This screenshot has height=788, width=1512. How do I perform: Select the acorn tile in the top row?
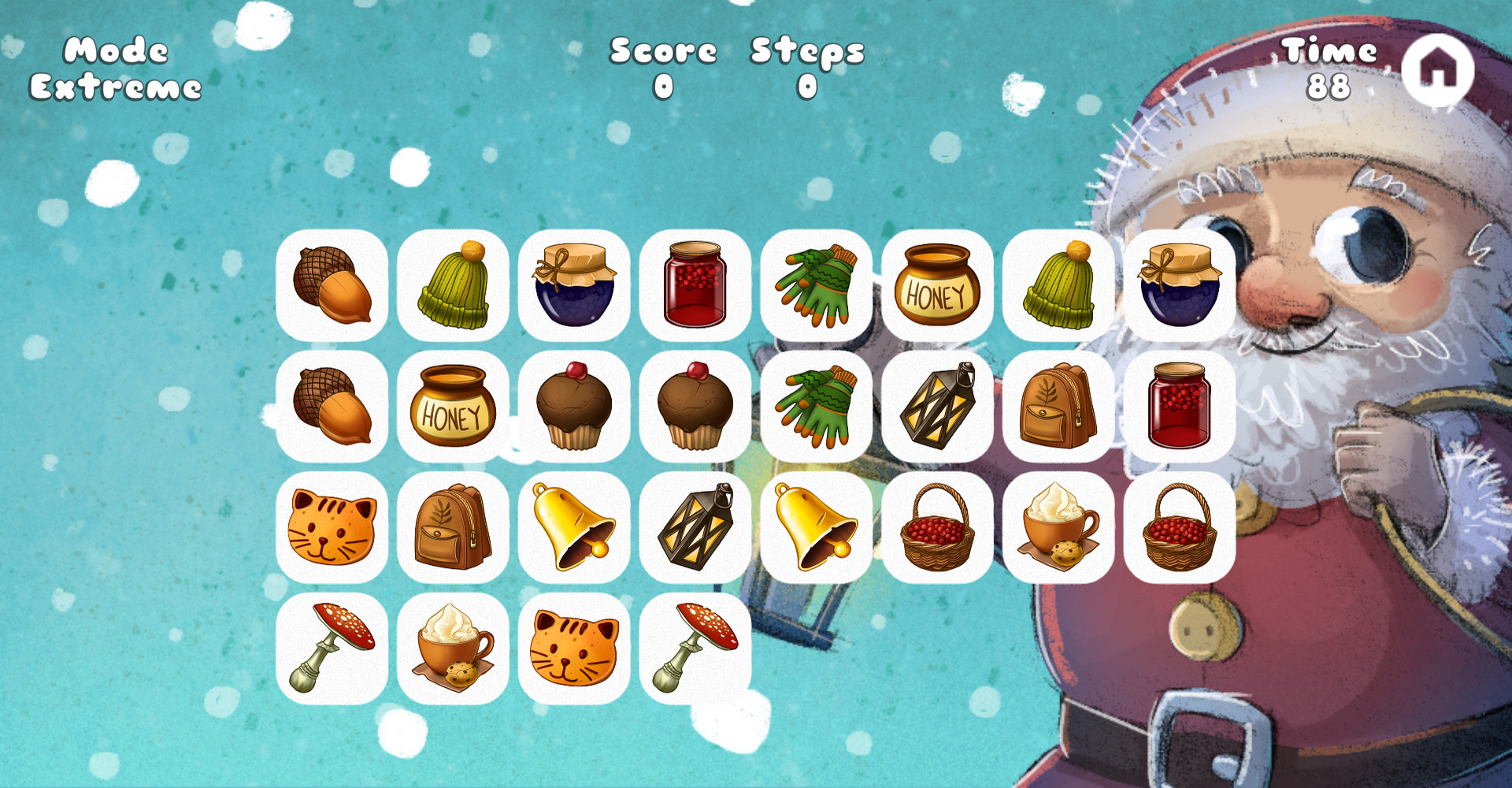[333, 286]
